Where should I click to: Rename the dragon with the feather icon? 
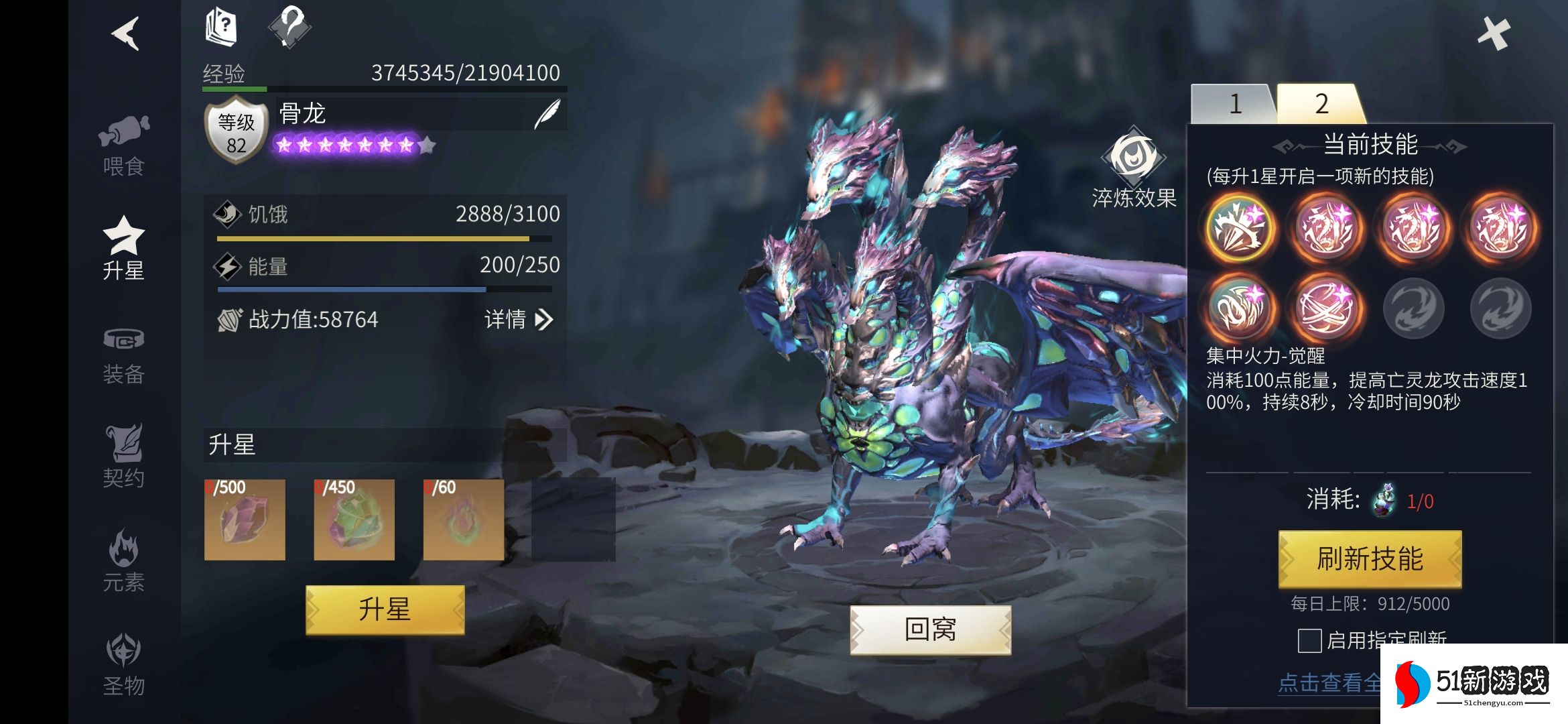click(547, 114)
